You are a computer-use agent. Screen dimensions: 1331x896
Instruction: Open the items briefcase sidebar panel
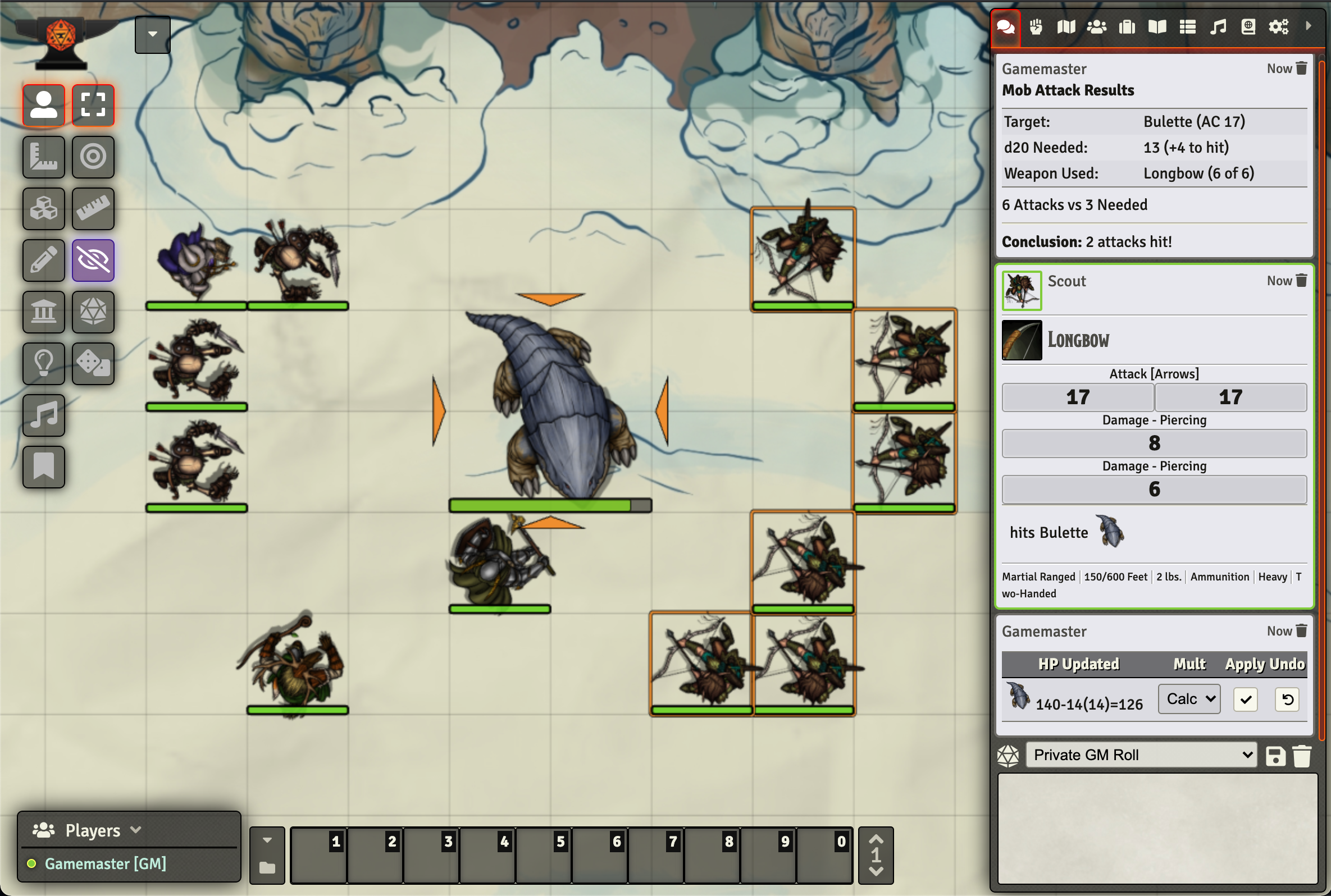click(x=1128, y=26)
